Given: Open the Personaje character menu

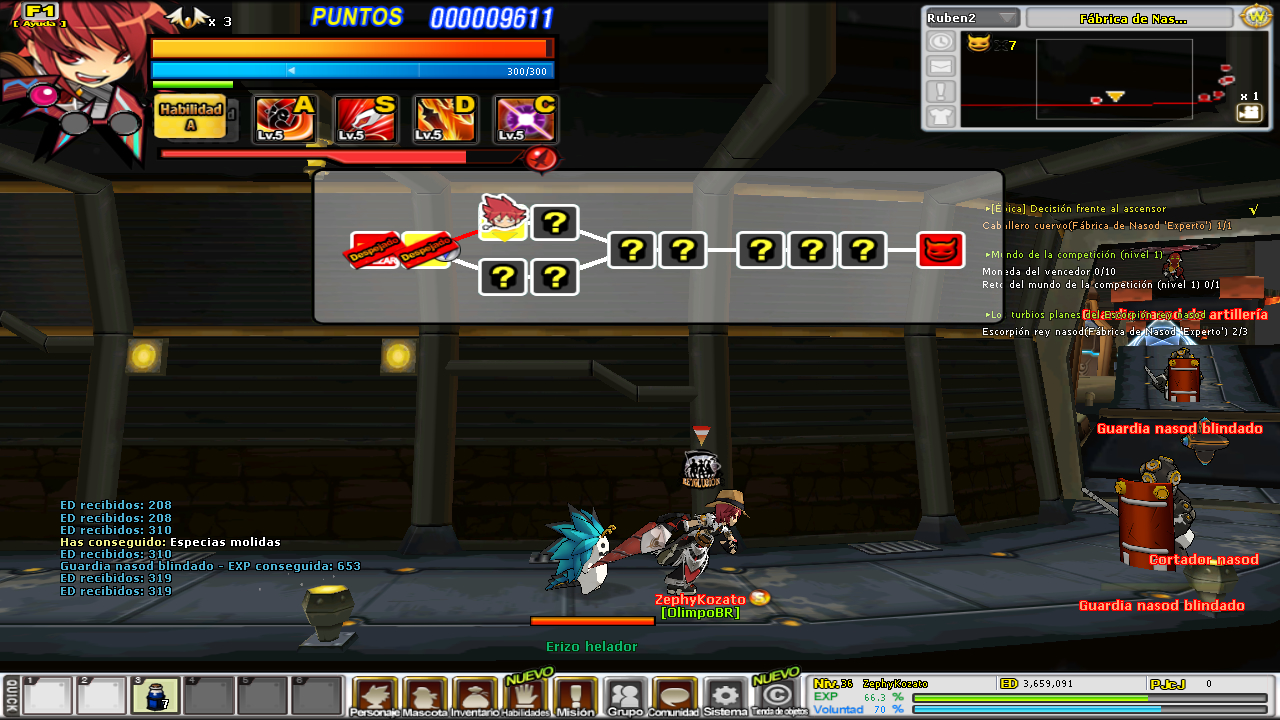Looking at the screenshot, I should click(x=375, y=696).
